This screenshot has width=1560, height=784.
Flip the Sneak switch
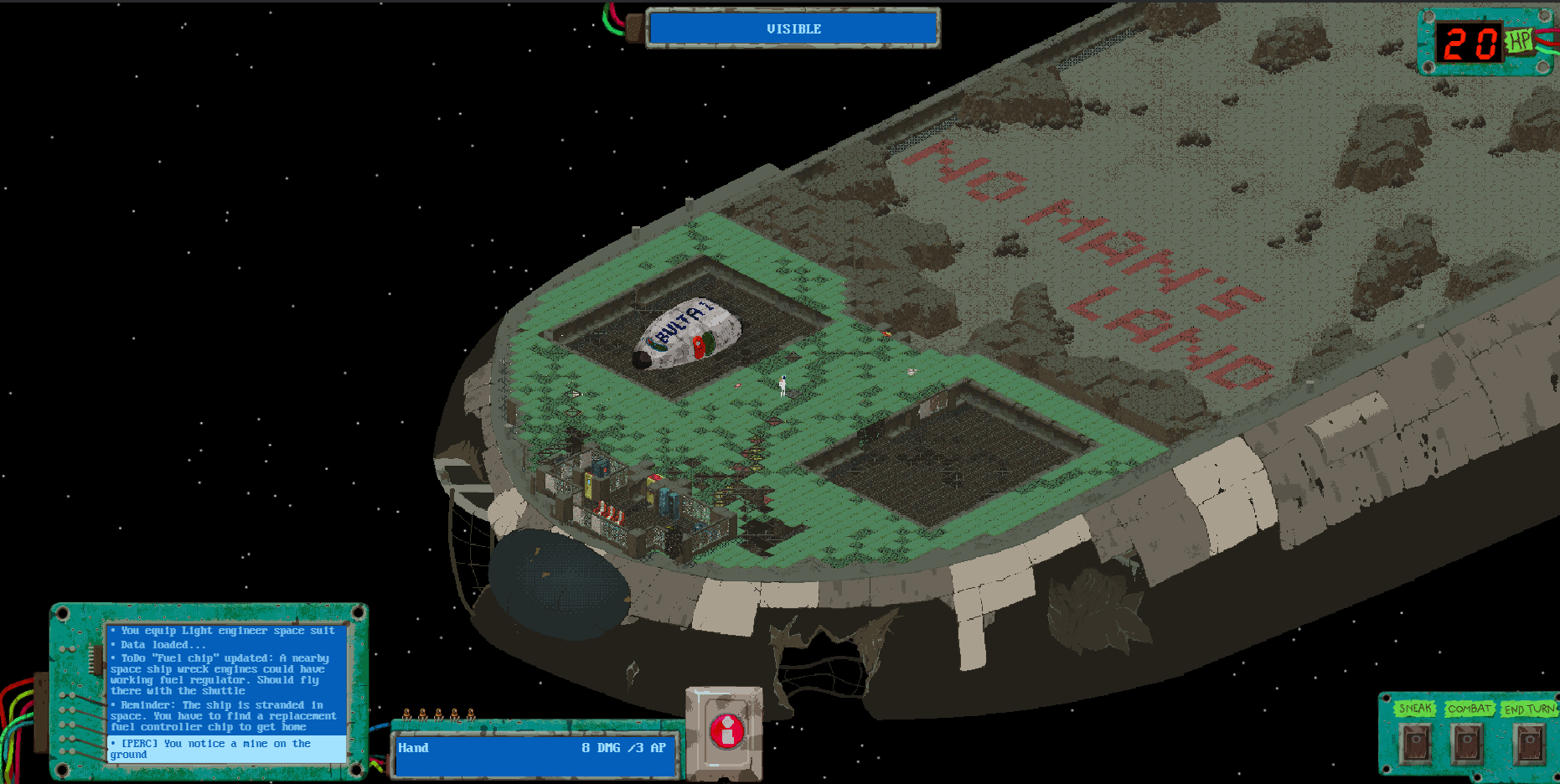coord(1416,742)
